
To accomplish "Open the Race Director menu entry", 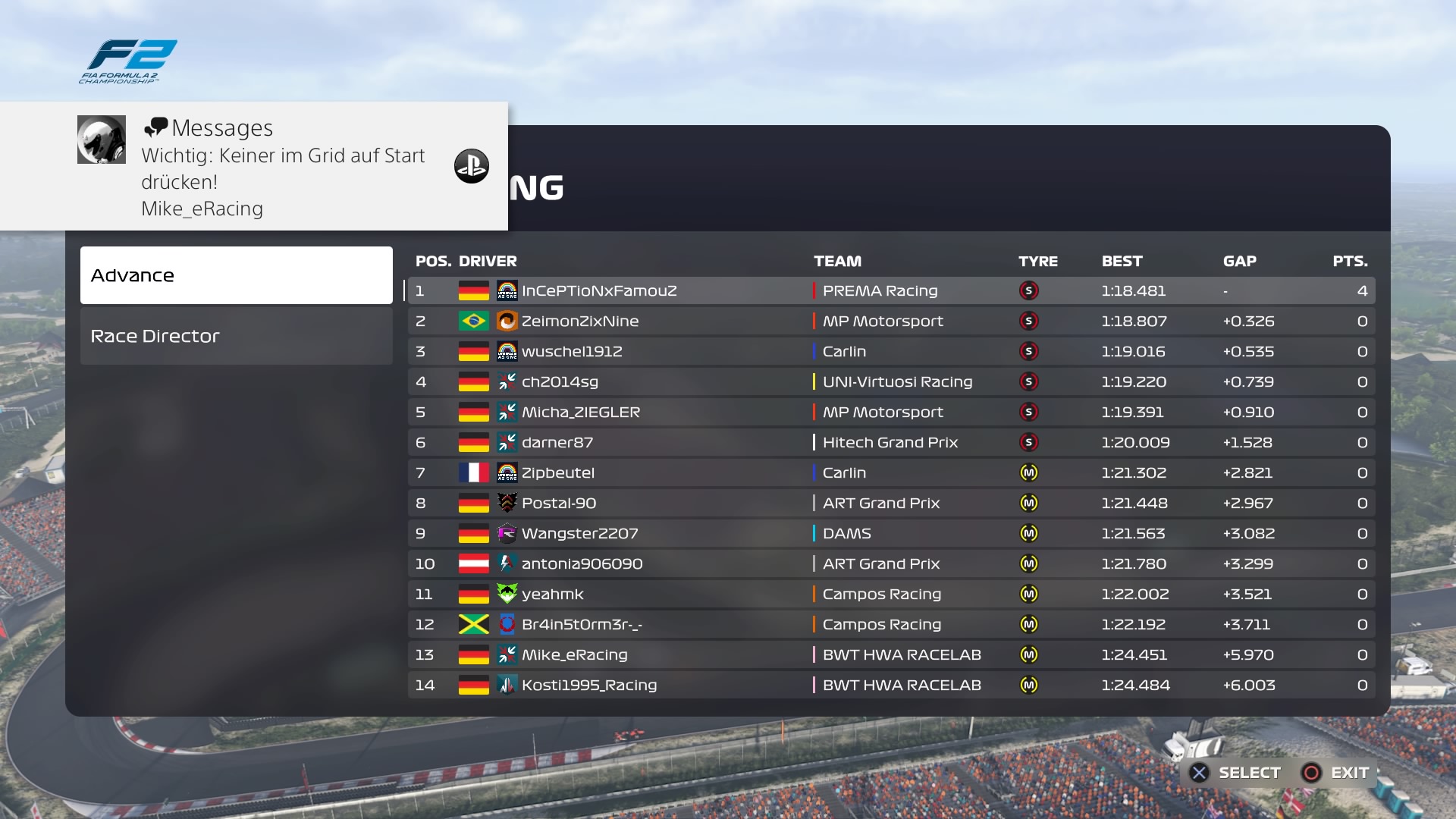I will tap(236, 336).
